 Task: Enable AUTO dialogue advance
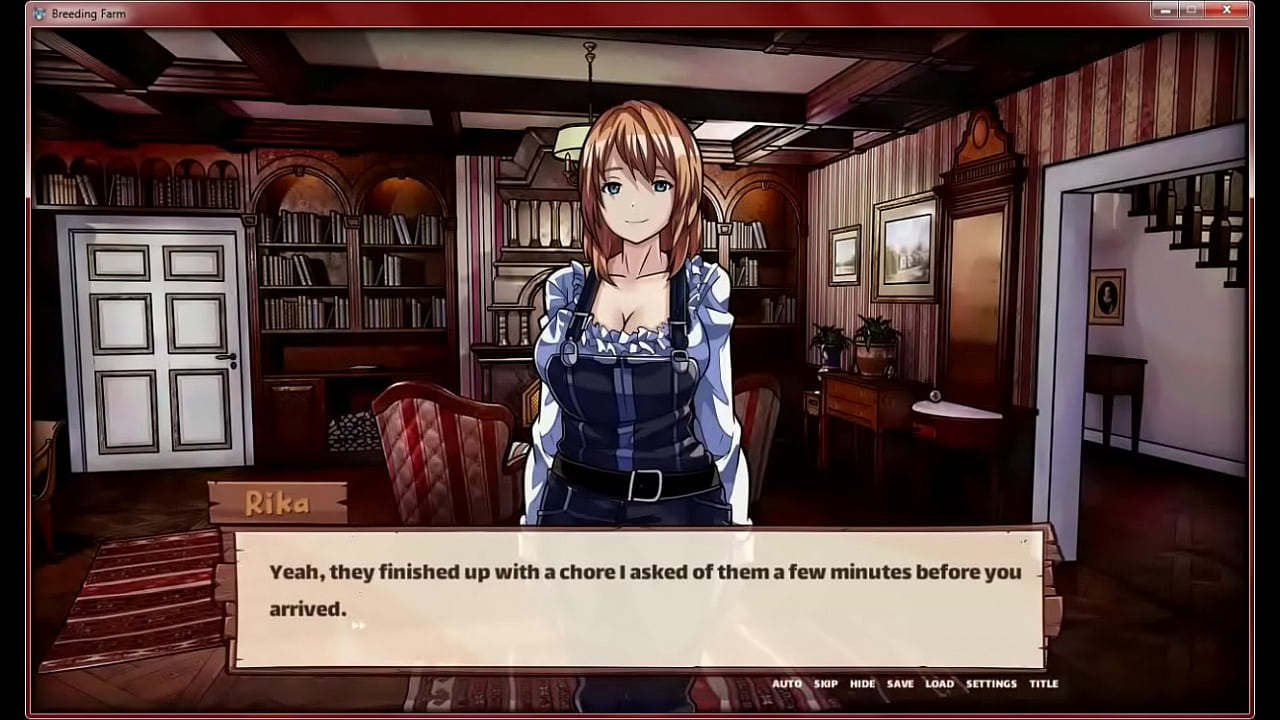(787, 684)
